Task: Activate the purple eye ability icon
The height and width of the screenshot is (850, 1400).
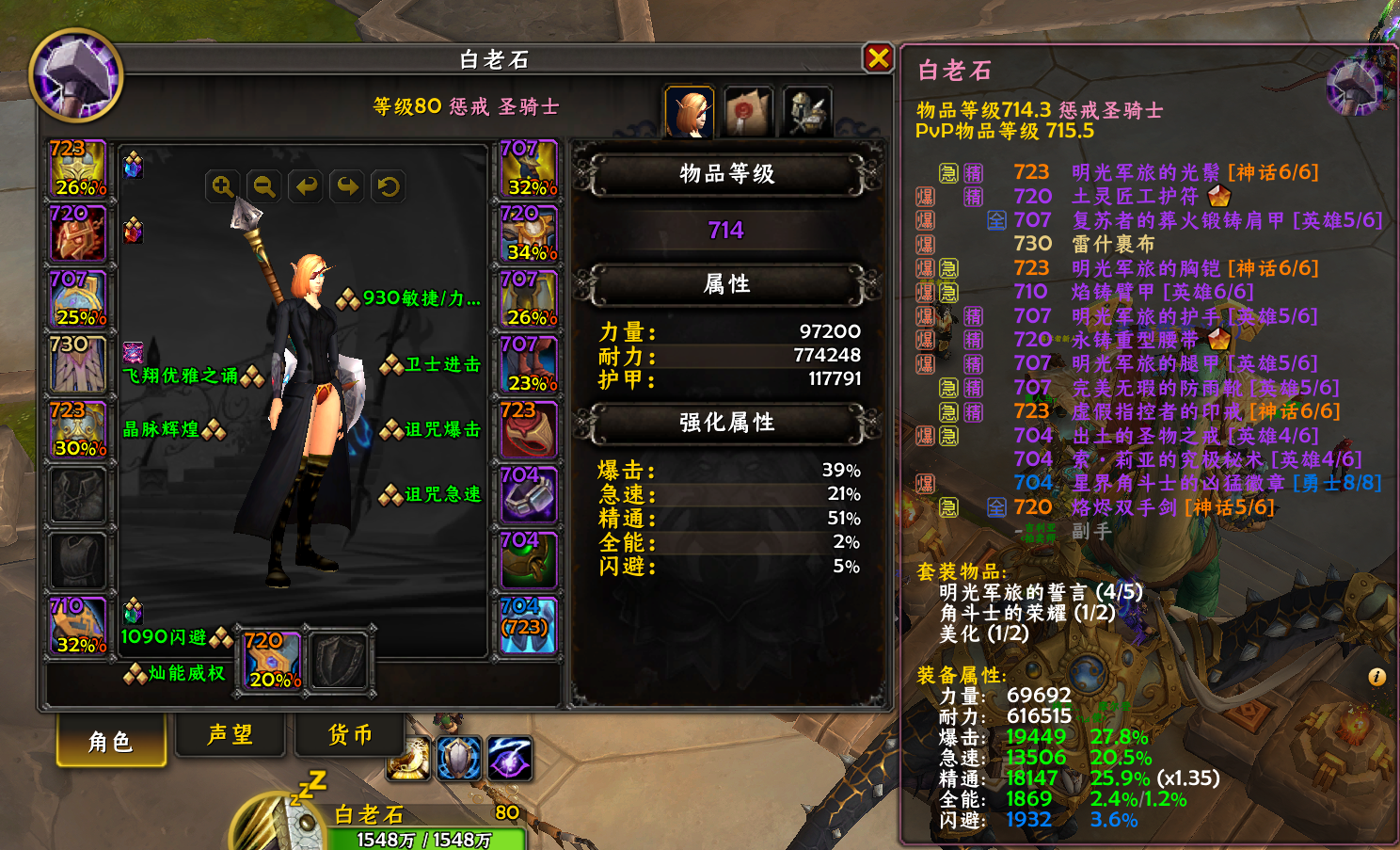Action: click(509, 759)
